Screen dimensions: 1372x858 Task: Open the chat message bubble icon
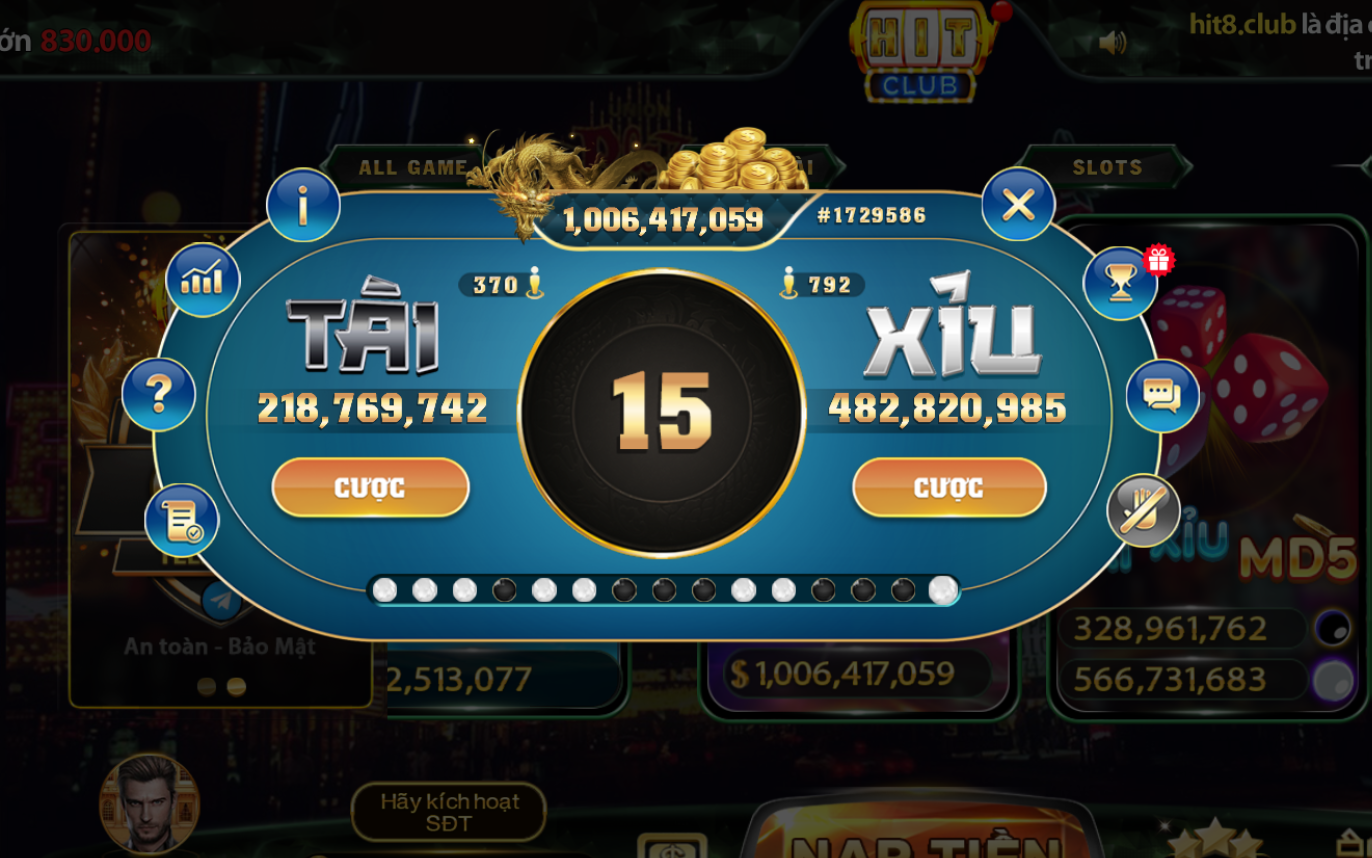pos(1160,396)
